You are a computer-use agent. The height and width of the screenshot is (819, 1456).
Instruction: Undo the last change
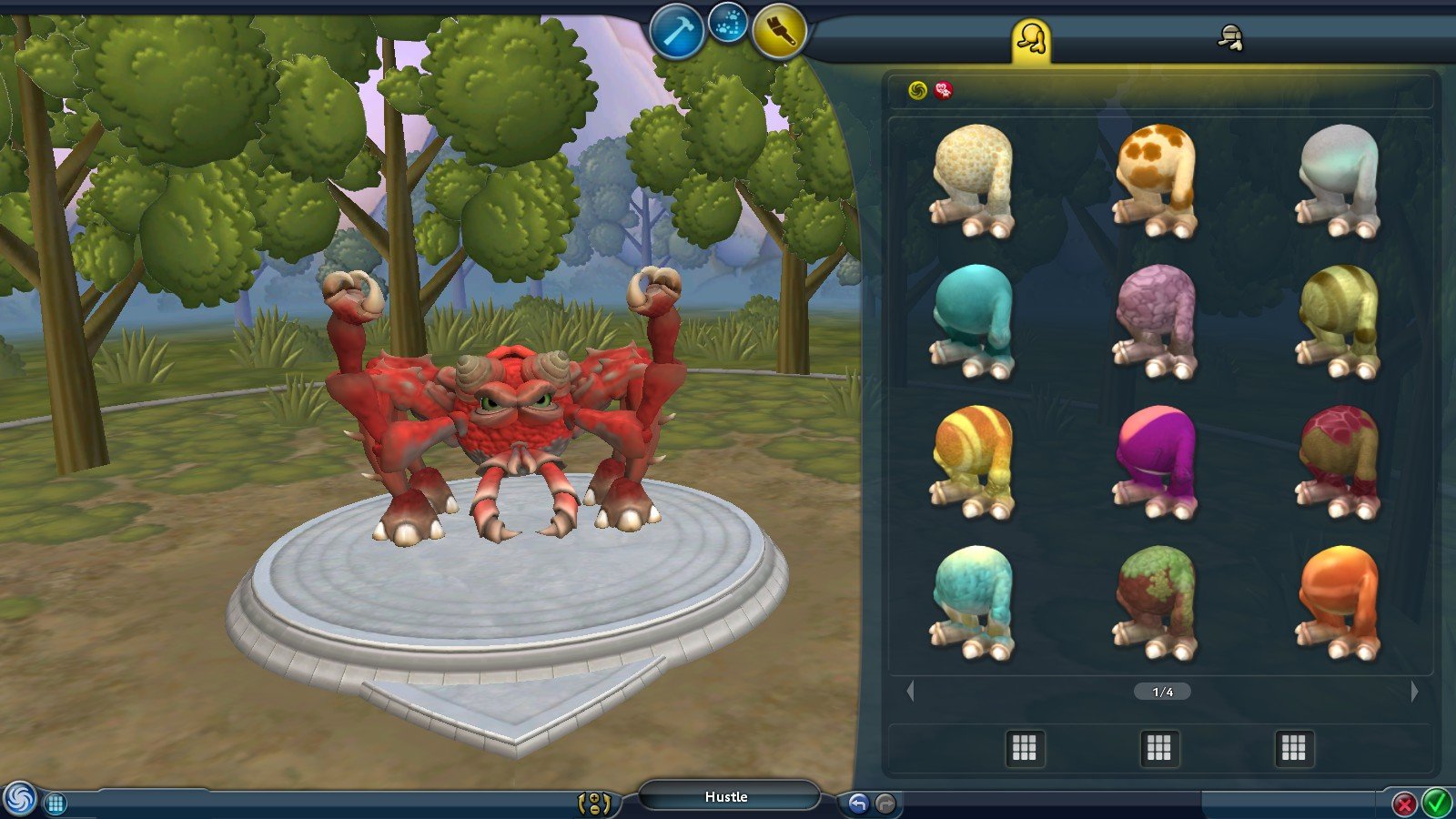[858, 804]
